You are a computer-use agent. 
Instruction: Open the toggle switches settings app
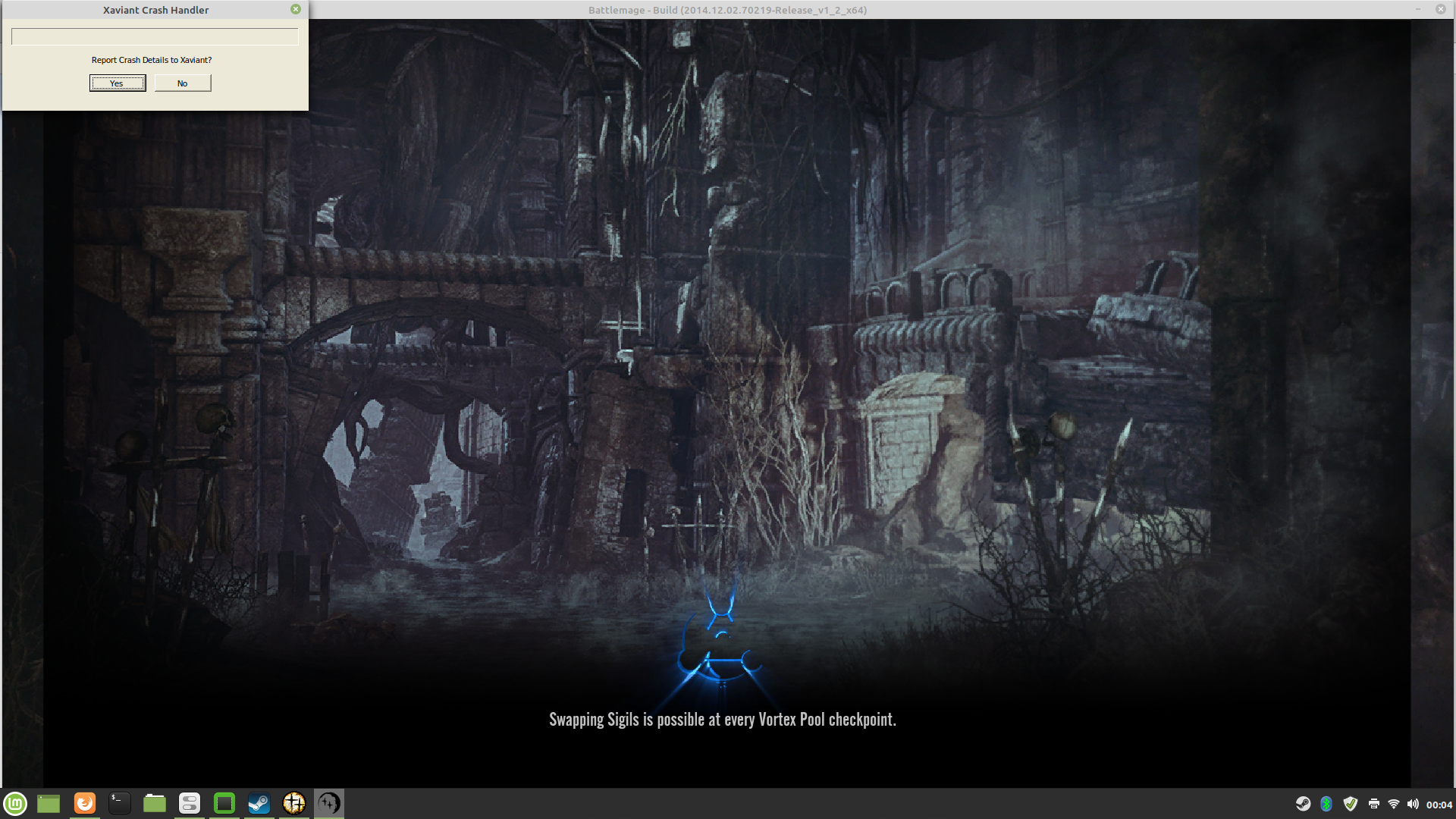click(189, 803)
